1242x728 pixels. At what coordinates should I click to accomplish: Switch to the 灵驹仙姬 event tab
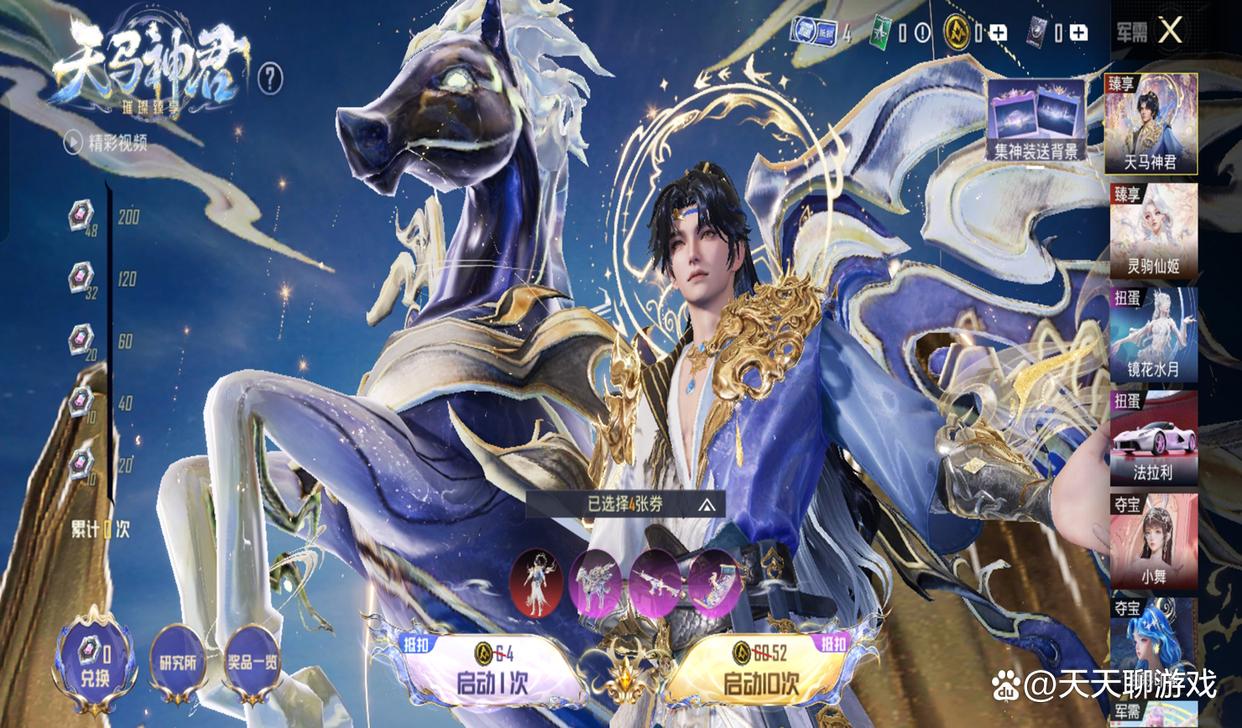(1153, 231)
